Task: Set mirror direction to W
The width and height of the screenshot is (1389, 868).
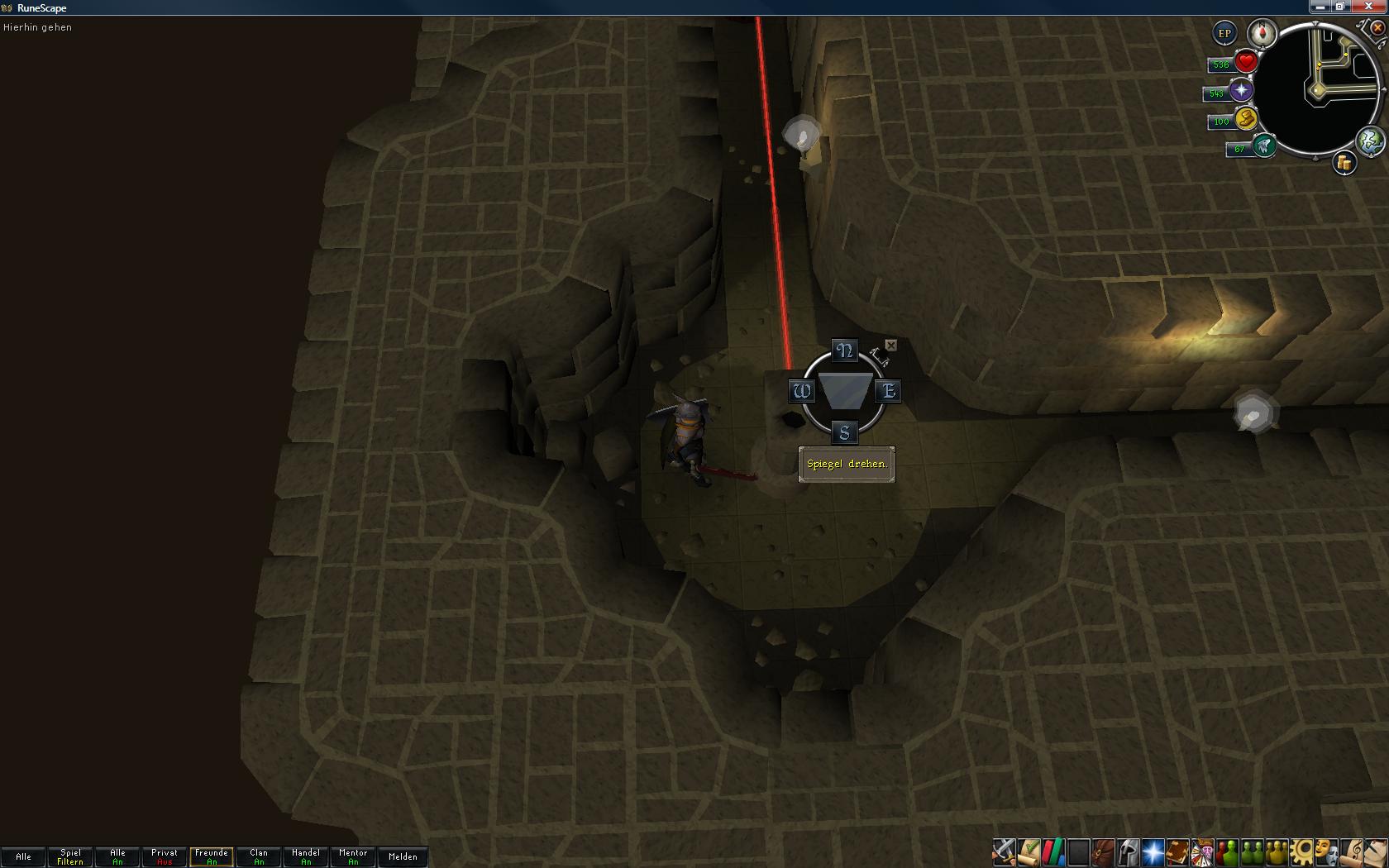Action: tap(801, 391)
